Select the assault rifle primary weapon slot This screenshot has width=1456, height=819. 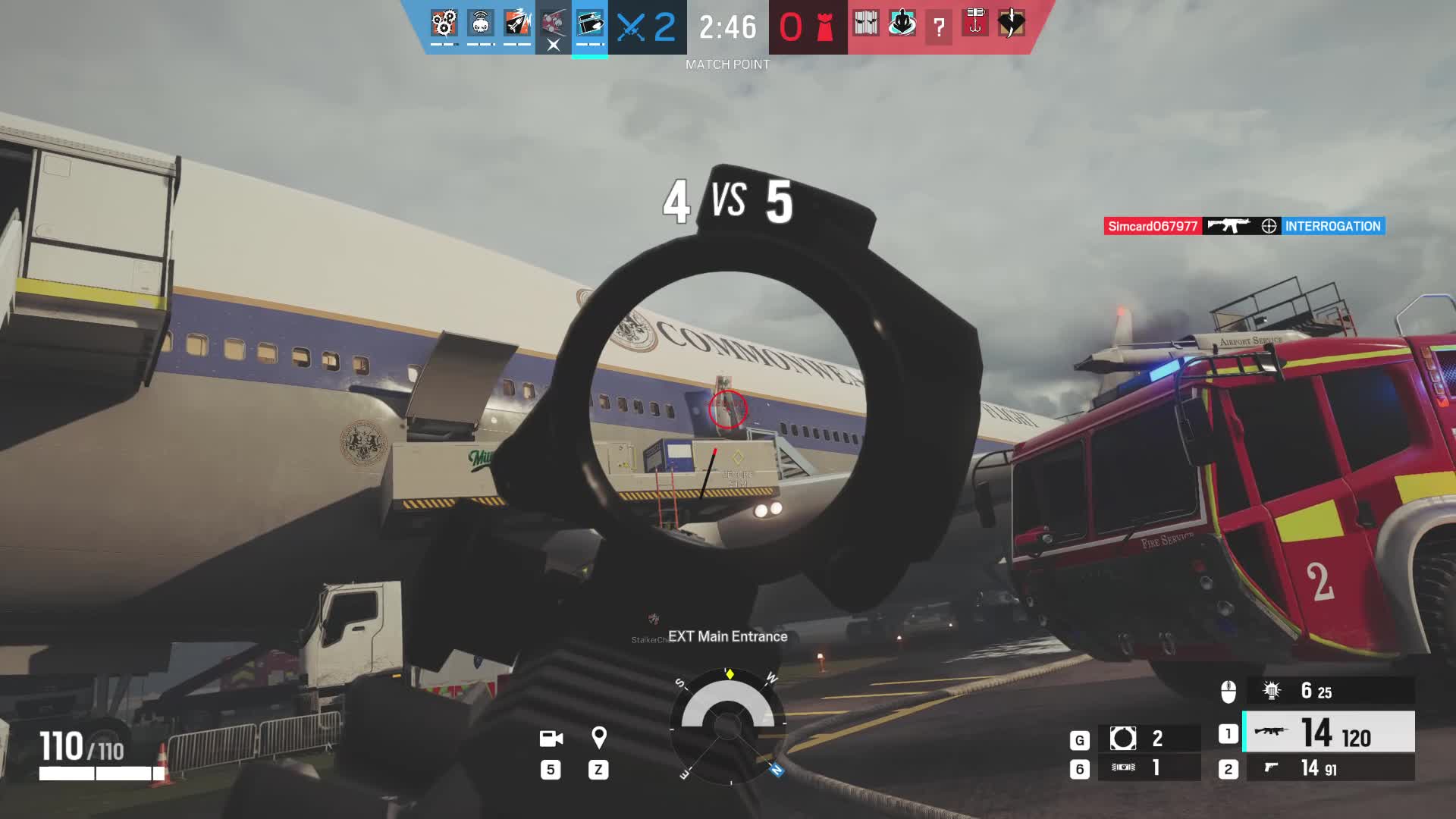(1328, 733)
